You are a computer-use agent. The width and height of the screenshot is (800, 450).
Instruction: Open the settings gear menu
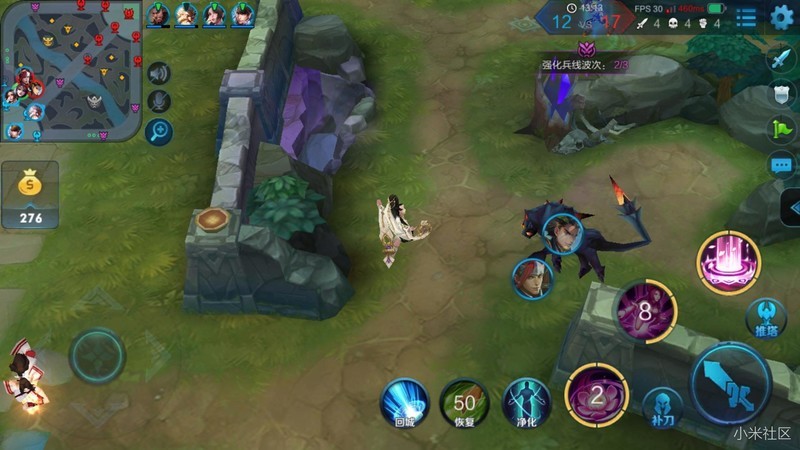coord(782,17)
